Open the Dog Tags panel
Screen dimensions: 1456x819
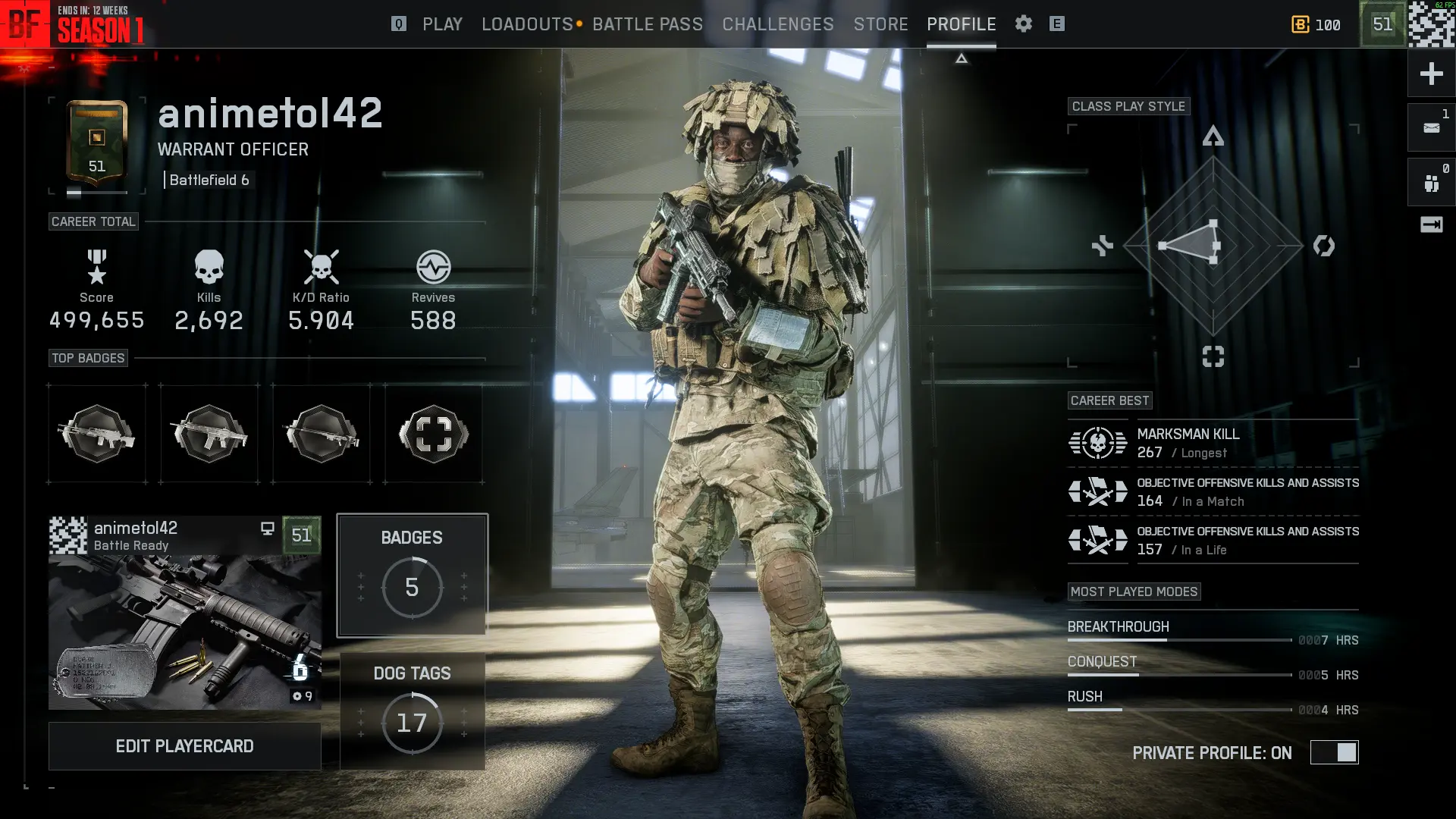tap(412, 711)
